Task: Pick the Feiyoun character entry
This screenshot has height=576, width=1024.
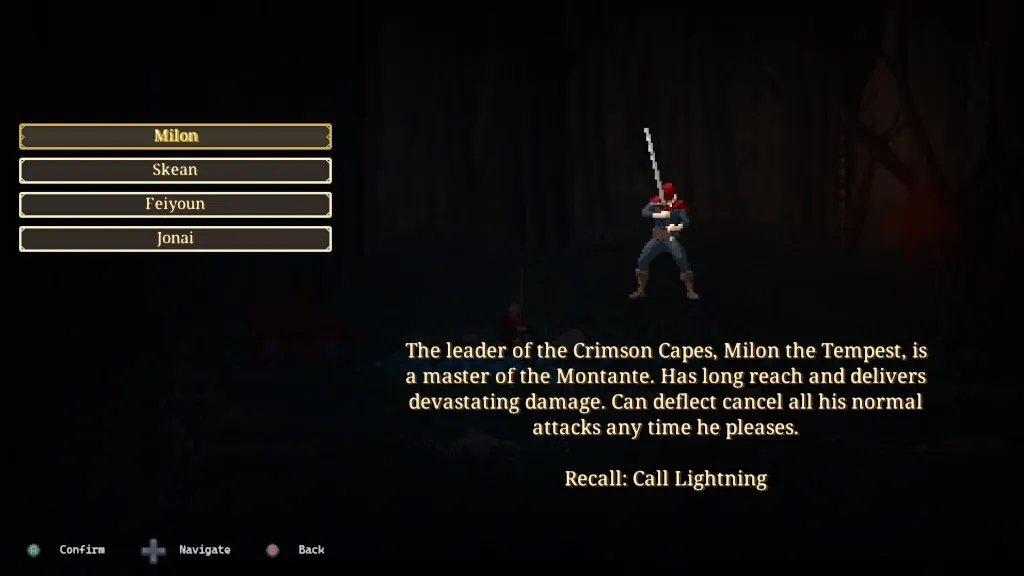Action: [x=175, y=204]
